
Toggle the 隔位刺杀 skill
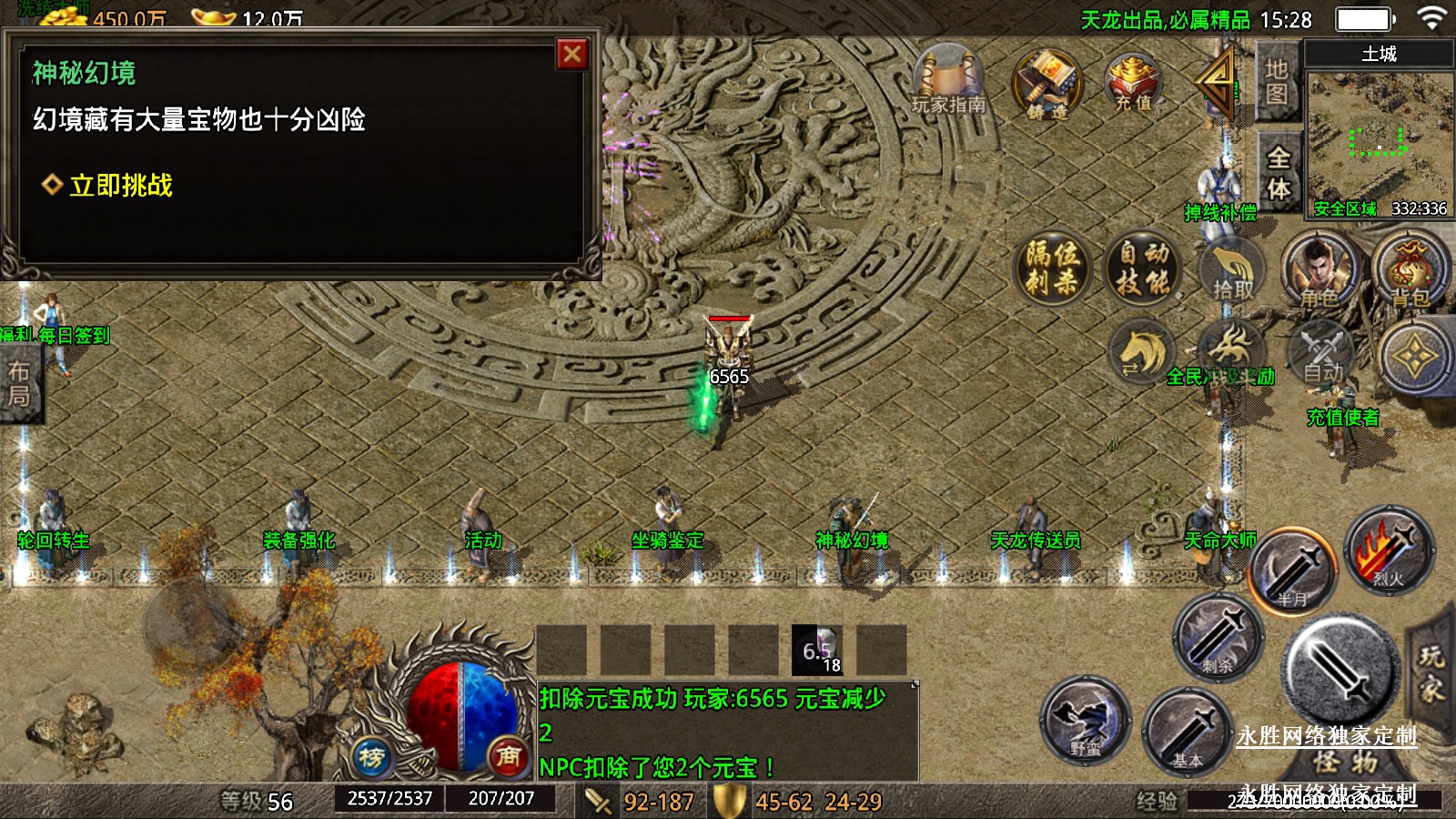pos(1053,268)
